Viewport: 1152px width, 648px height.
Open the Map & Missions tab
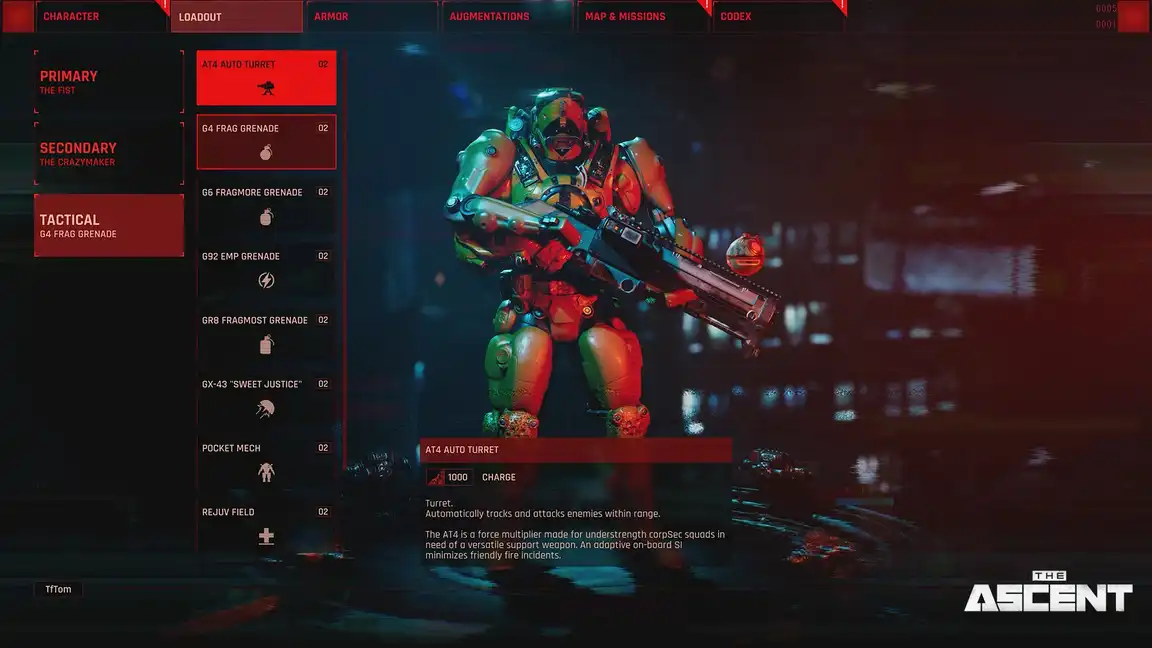coord(643,17)
